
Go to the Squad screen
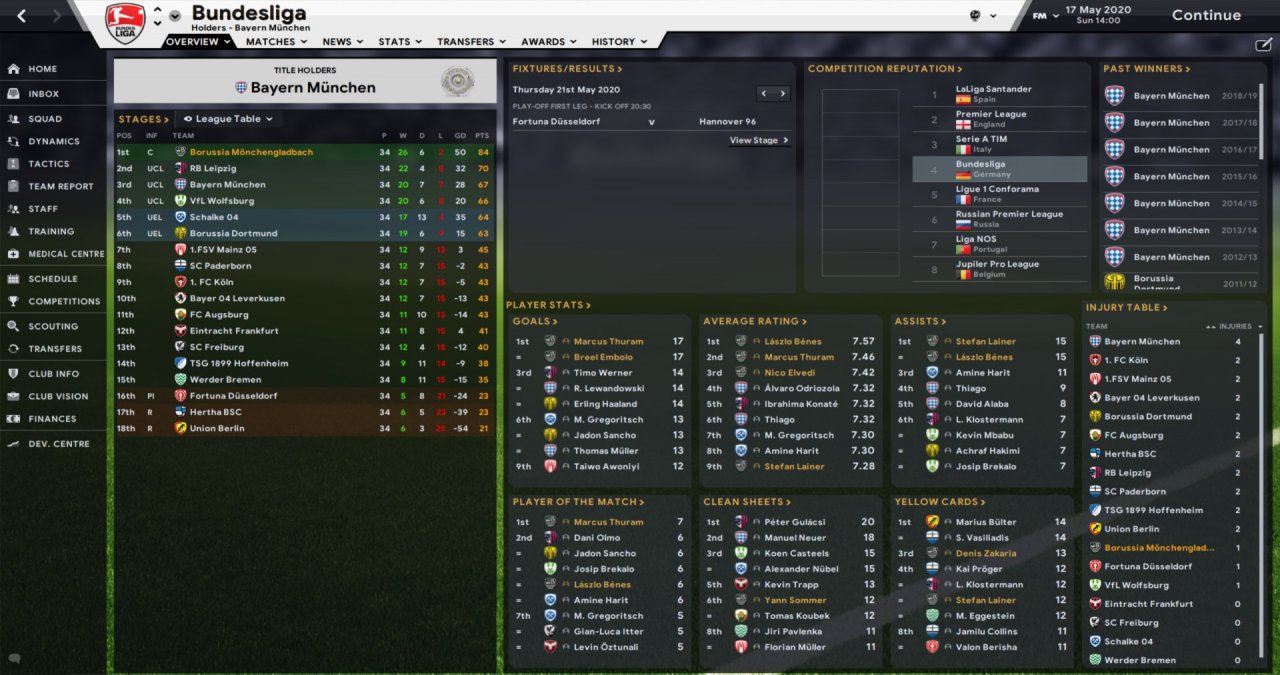click(45, 118)
